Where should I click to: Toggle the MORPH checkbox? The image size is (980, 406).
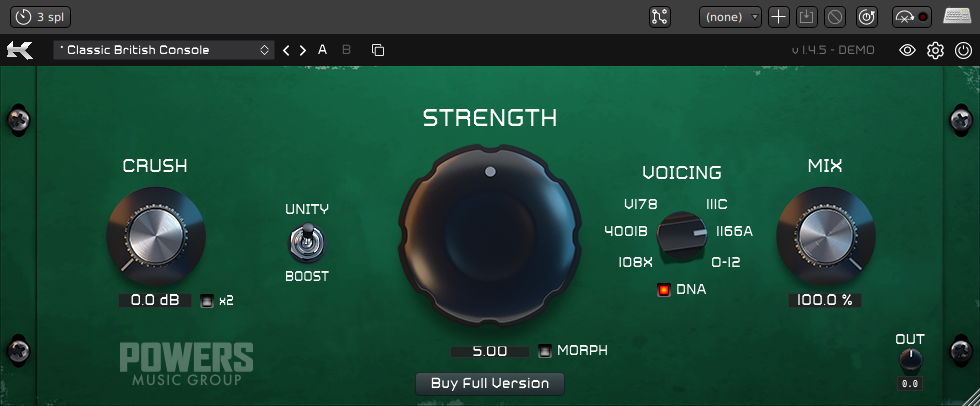tap(545, 351)
